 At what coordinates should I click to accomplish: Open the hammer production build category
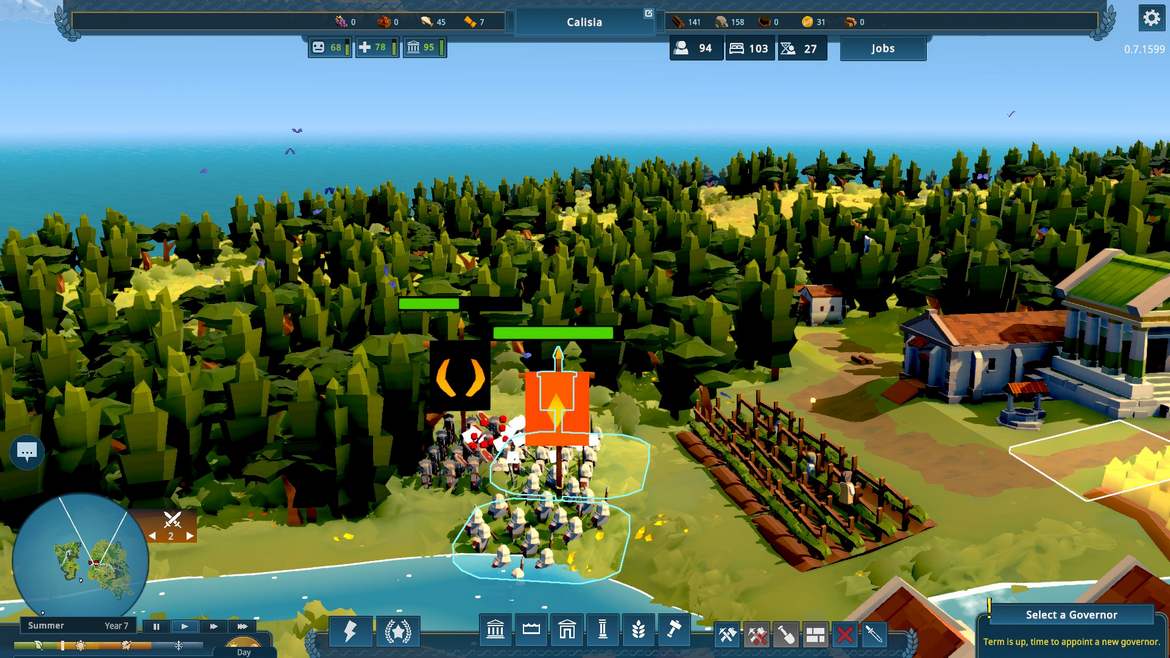(673, 631)
